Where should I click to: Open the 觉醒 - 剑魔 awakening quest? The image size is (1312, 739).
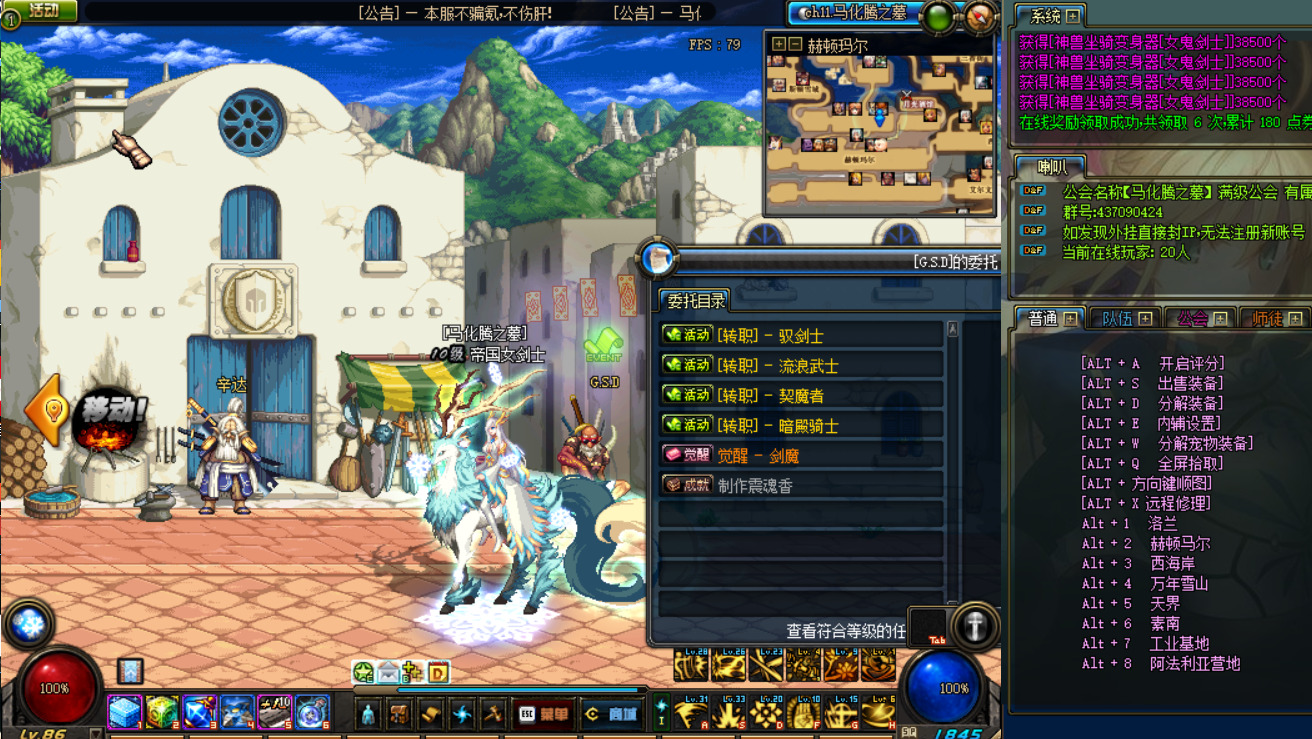click(x=800, y=455)
